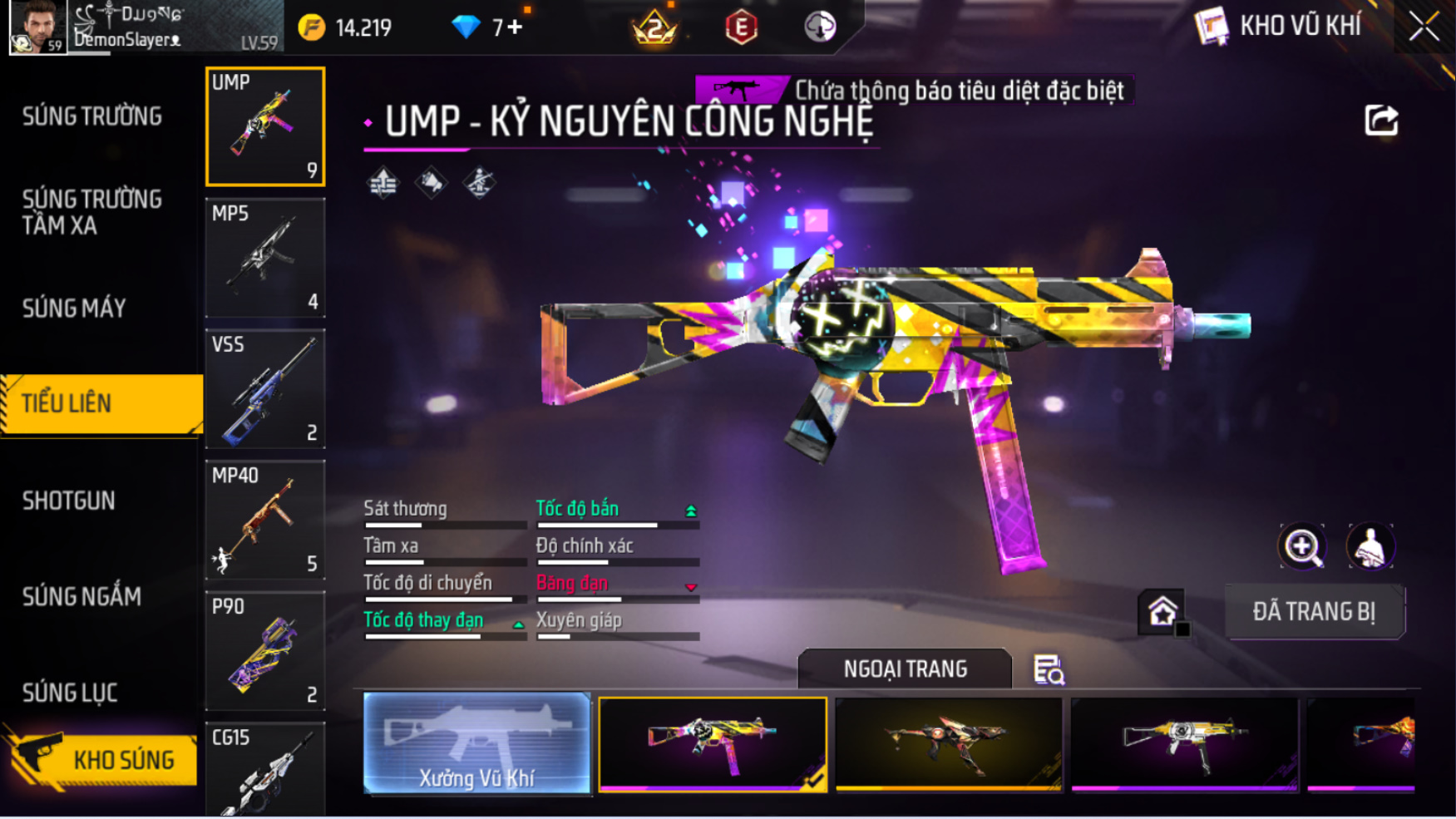Screen dimensions: 1456x819
Task: Preview skin on character icon
Action: tap(1370, 546)
